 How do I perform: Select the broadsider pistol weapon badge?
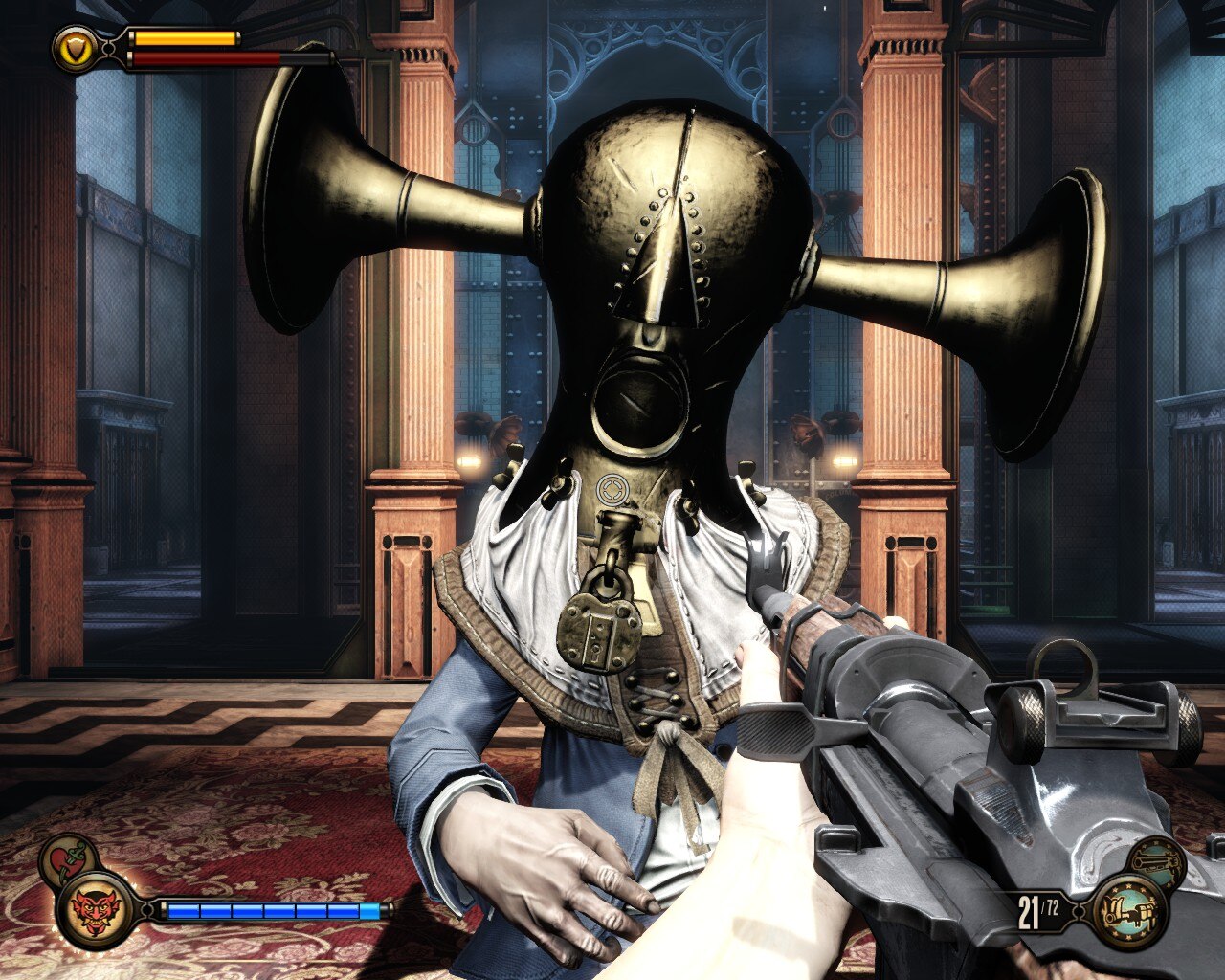(x=1158, y=861)
